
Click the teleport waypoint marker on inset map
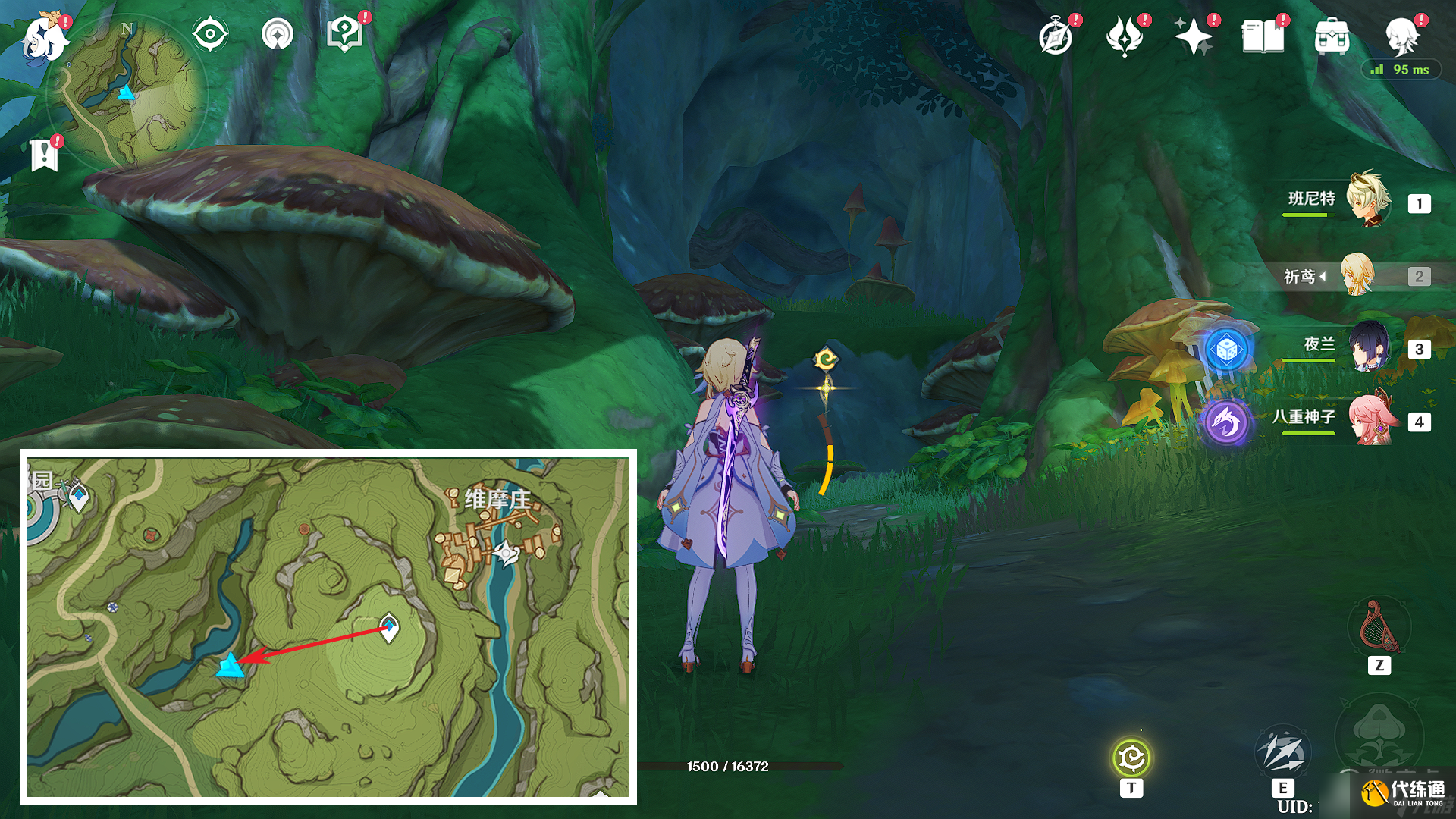click(x=388, y=628)
